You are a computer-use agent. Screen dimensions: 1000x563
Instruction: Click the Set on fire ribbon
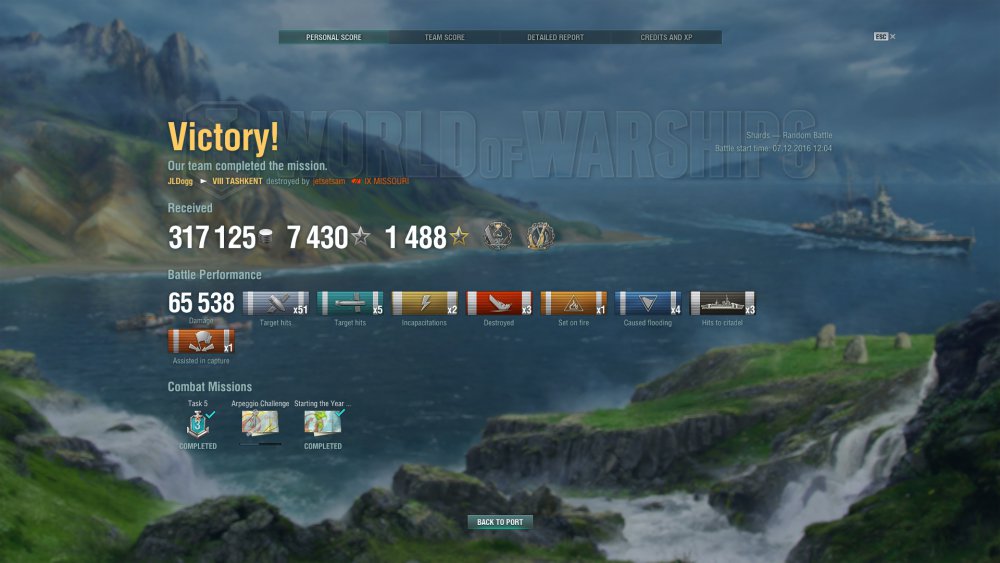click(573, 304)
